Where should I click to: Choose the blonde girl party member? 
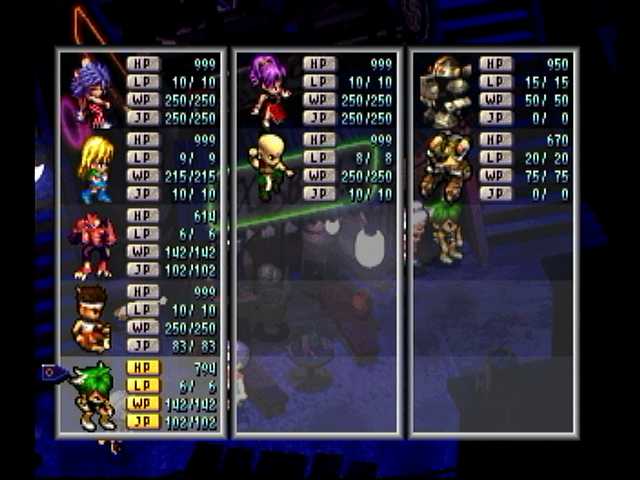click(95, 168)
